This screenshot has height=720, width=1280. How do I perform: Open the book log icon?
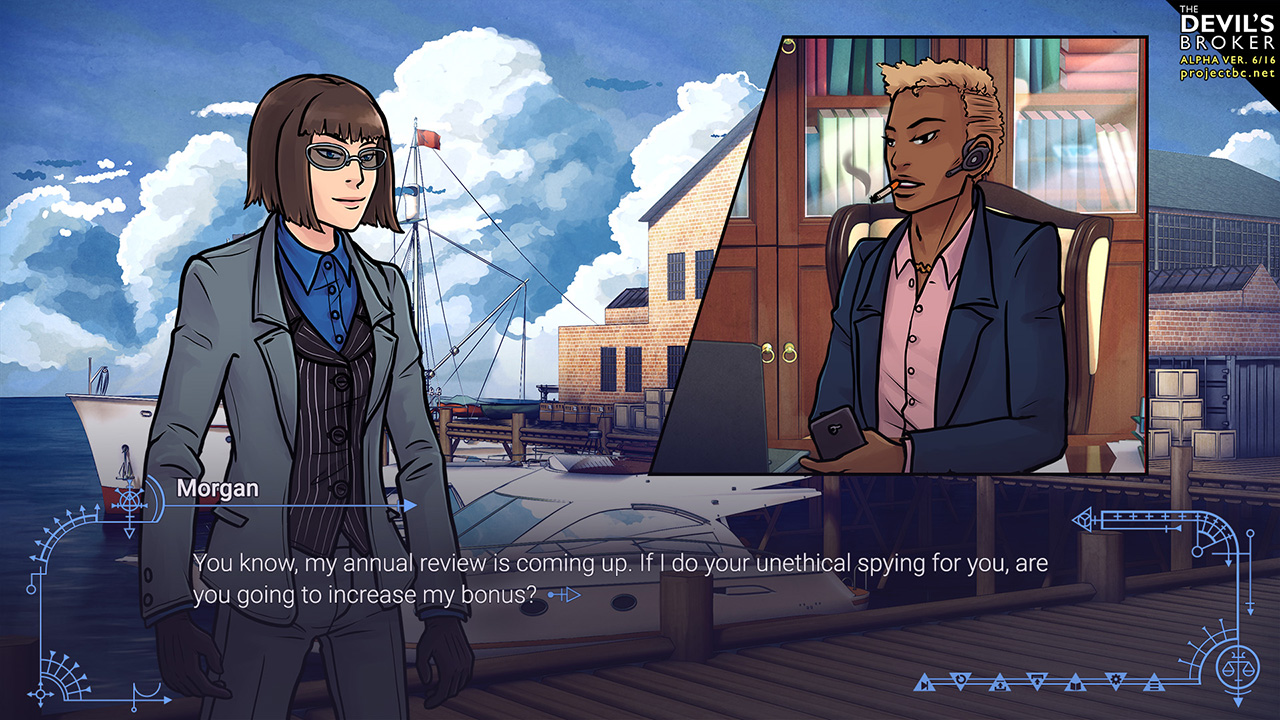[x=1075, y=685]
